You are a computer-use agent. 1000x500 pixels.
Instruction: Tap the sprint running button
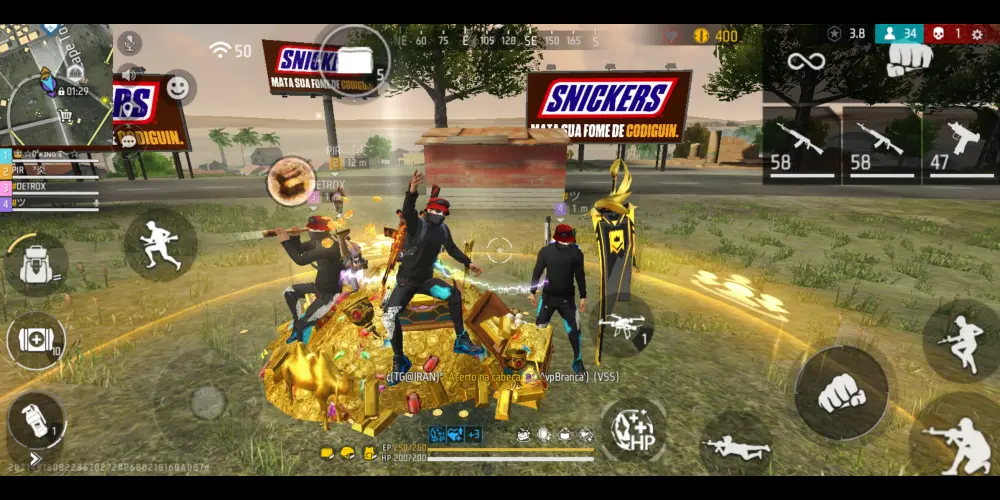(x=160, y=244)
